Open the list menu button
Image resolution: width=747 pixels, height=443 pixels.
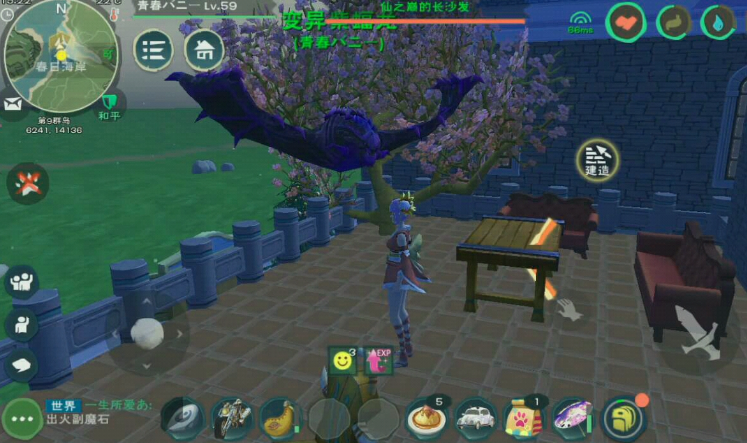154,50
